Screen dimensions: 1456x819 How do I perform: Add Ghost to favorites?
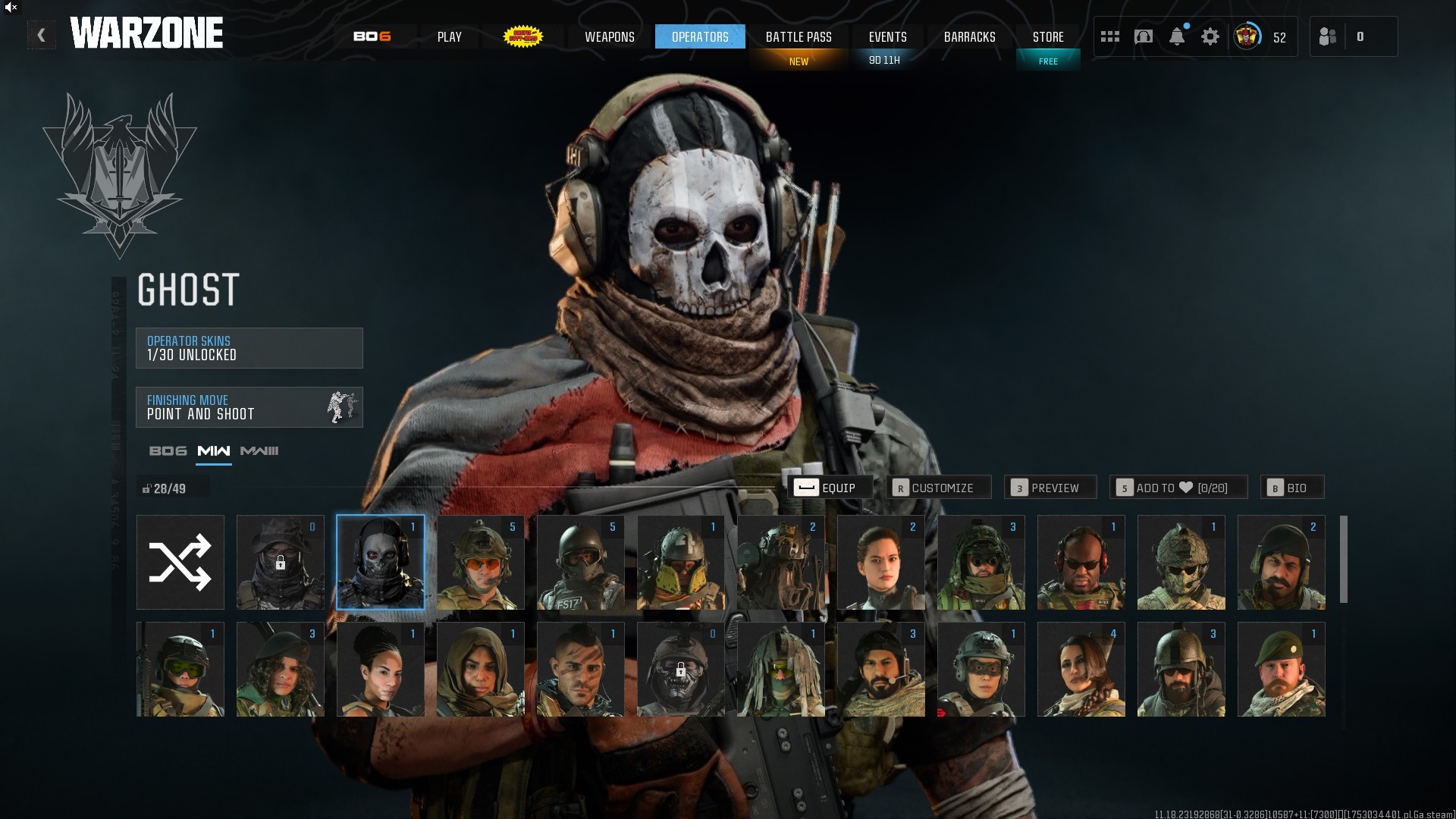point(1178,488)
